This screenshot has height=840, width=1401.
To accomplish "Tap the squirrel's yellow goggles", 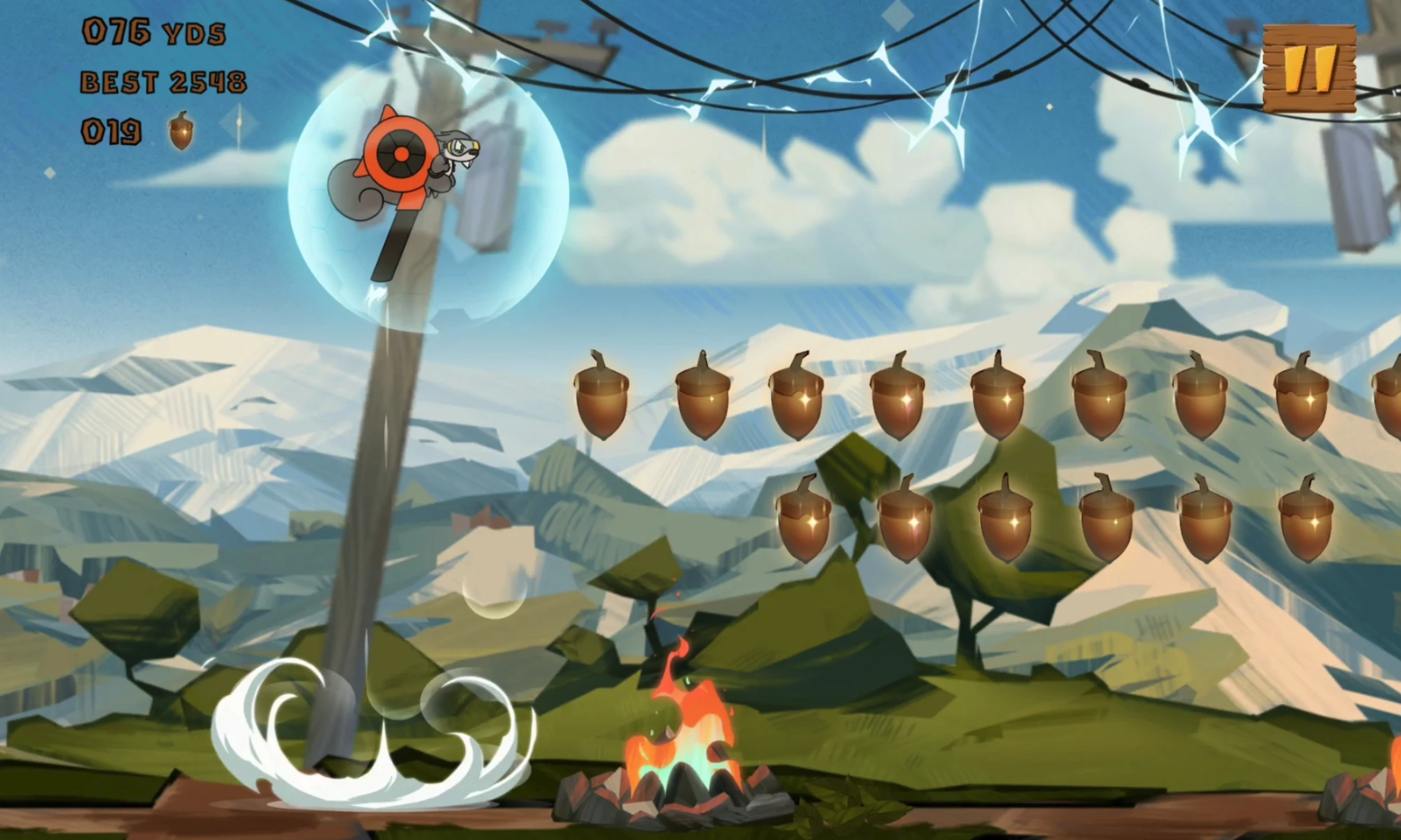I will pyautogui.click(x=462, y=144).
